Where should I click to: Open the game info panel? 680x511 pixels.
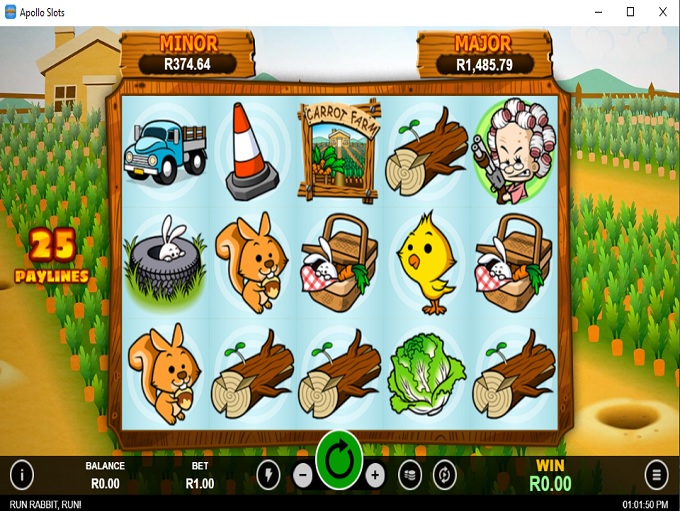pos(21,474)
